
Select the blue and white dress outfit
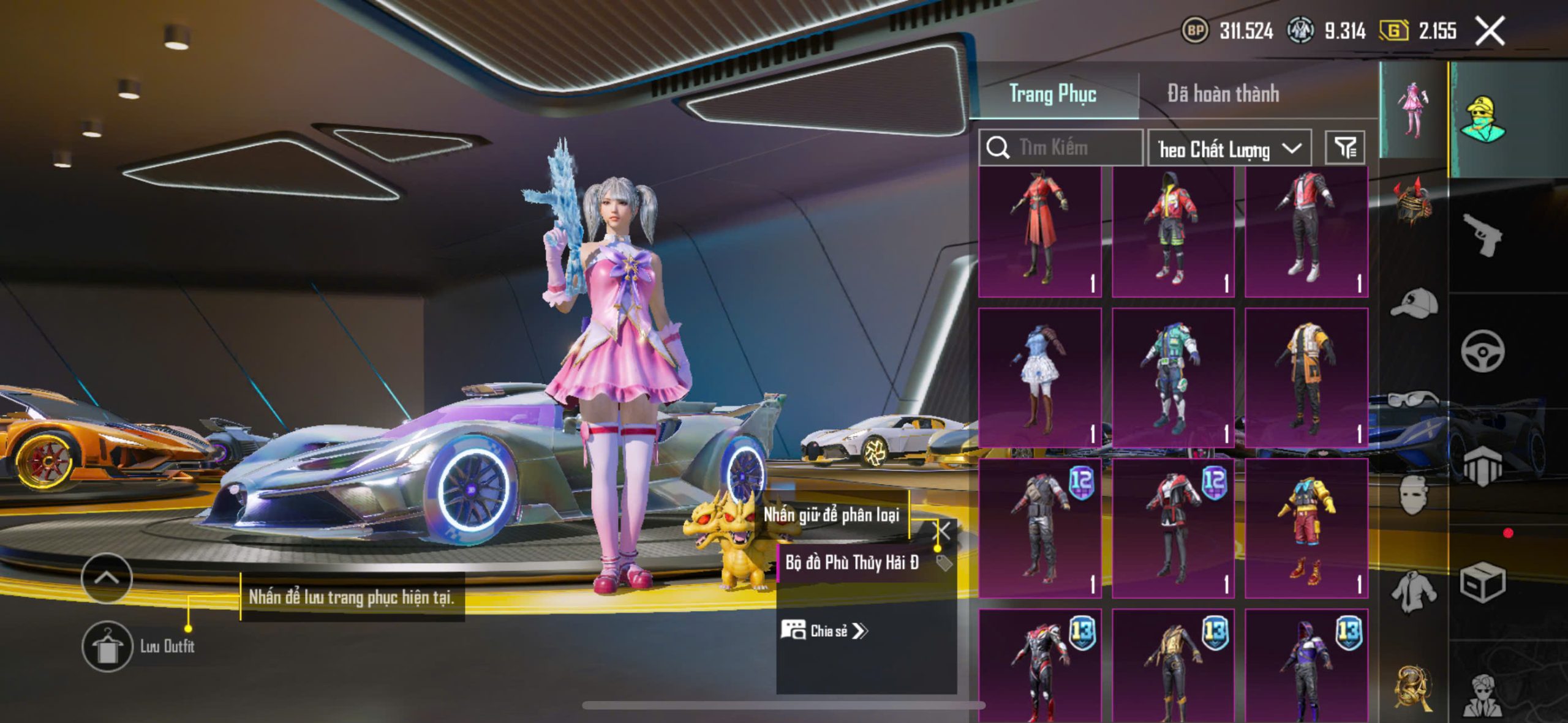point(1039,377)
